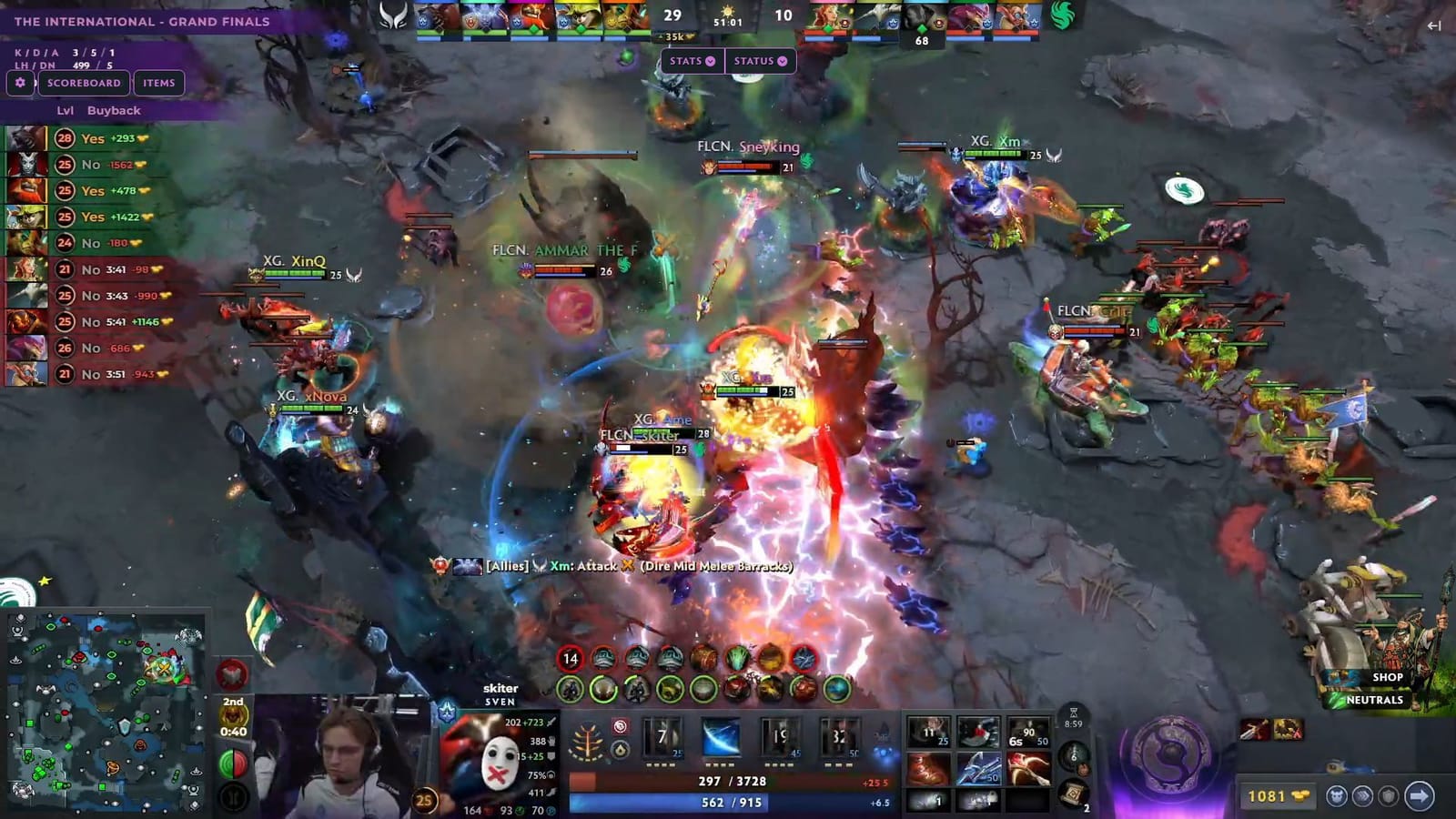Click the skull stat icon near the gold counter
Viewport: 1456px width, 819px height.
coord(1337,796)
